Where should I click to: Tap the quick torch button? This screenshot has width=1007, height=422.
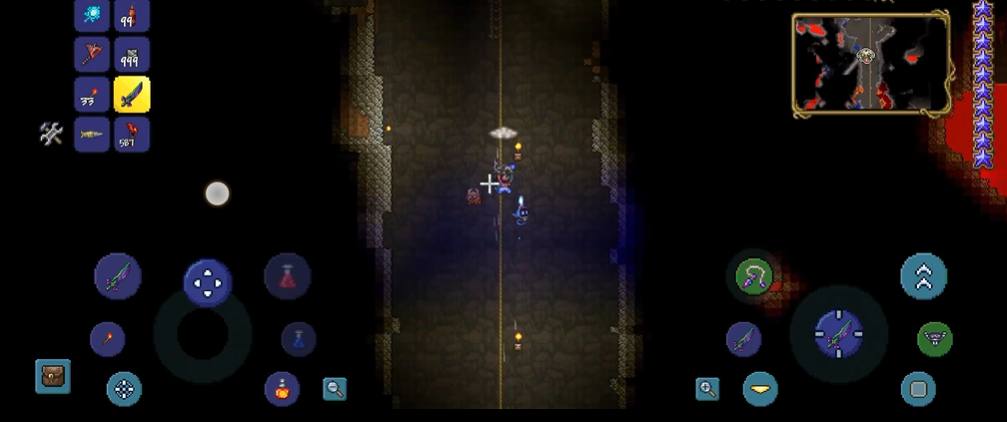coord(107,339)
